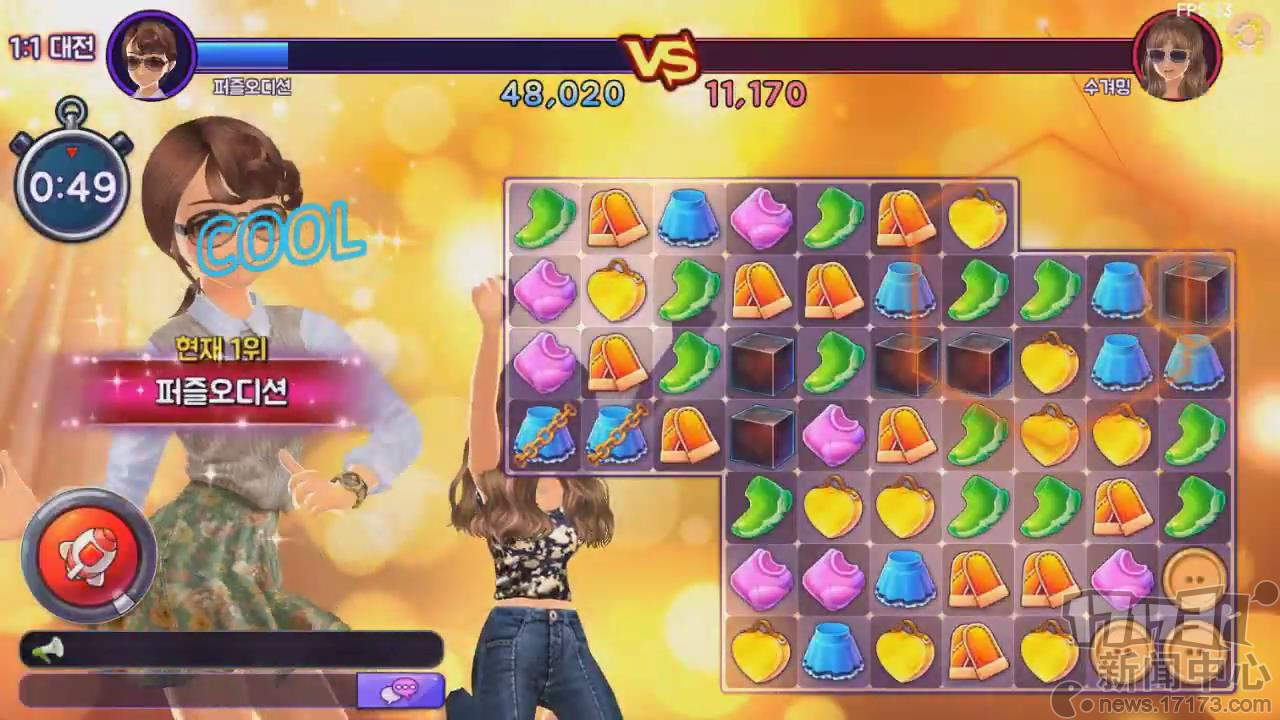View the brown-haired player's avatar portrait
The width and height of the screenshot is (1280, 720).
coord(151,56)
